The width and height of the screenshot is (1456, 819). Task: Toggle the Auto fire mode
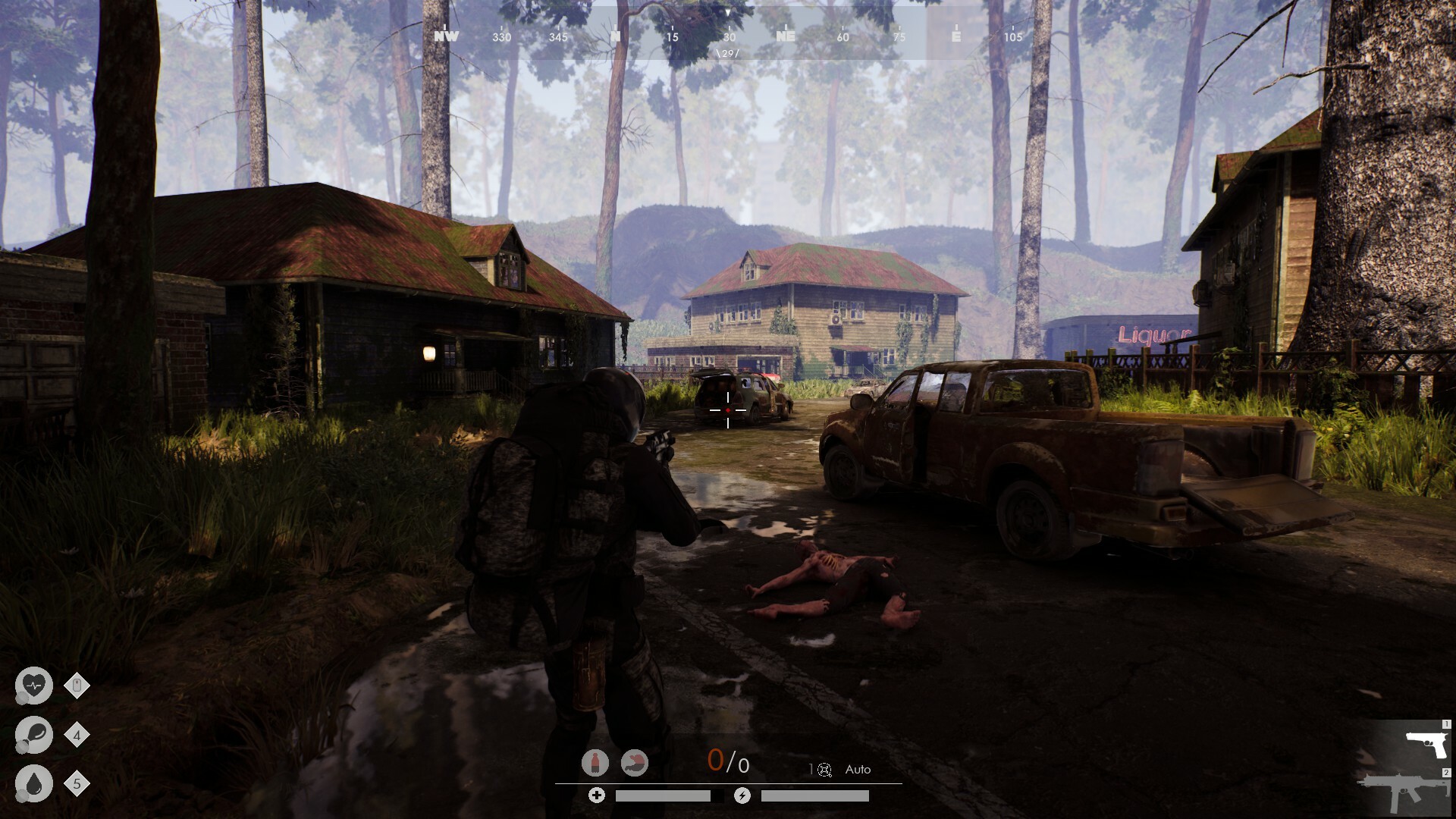[x=858, y=769]
